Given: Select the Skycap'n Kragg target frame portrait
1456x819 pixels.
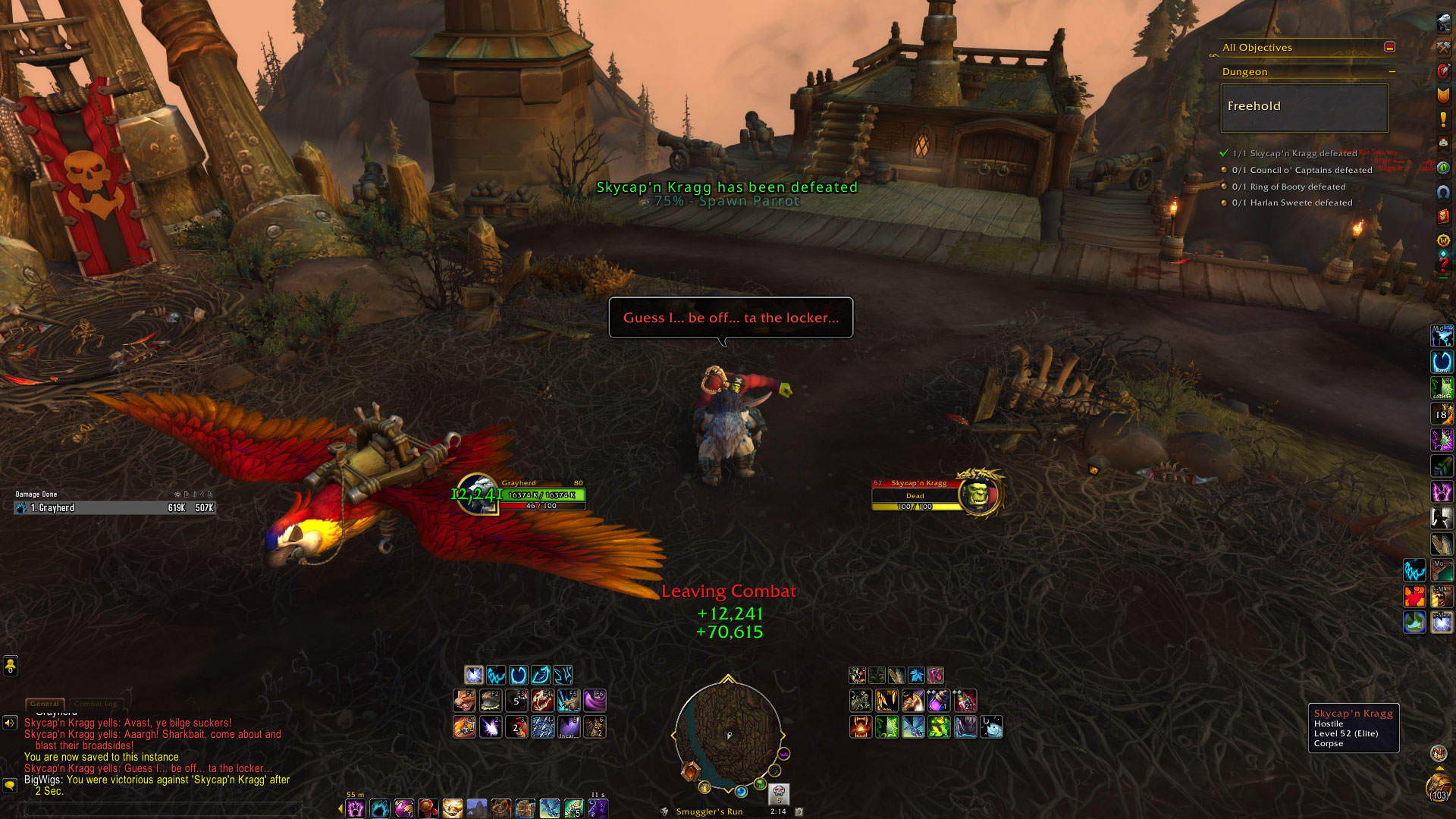Looking at the screenshot, I should click(980, 494).
